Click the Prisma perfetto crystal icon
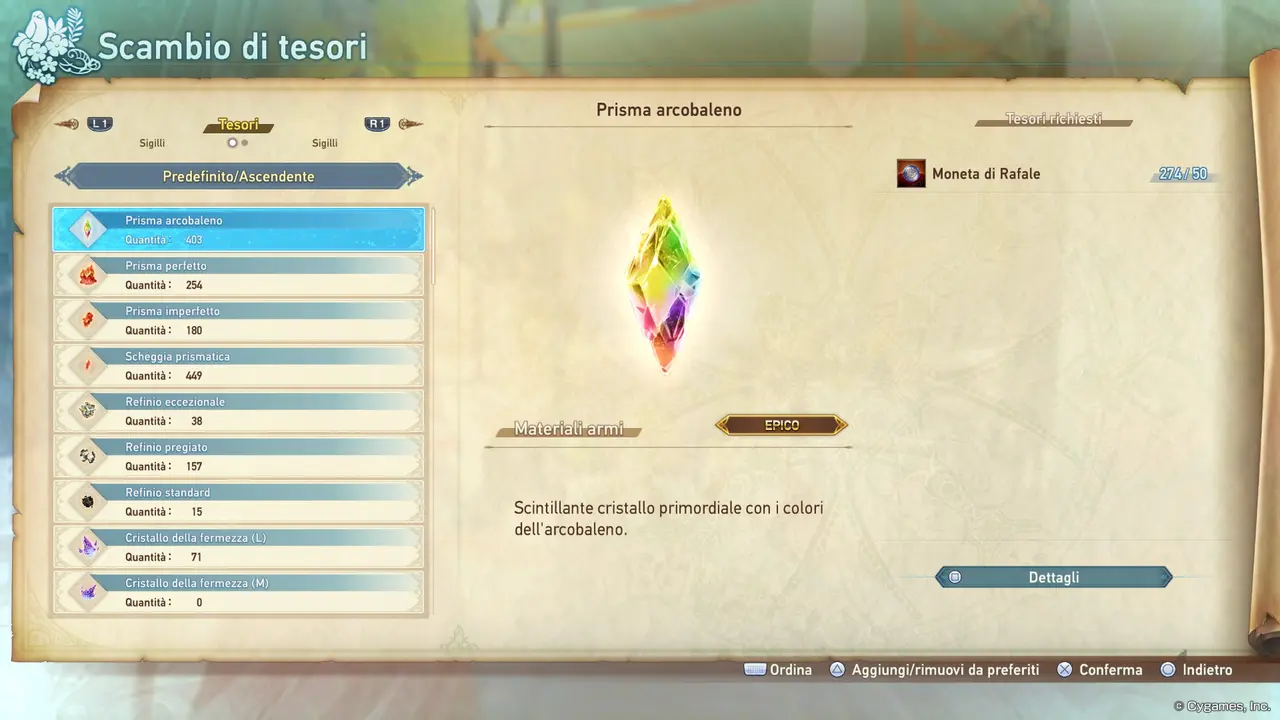The image size is (1280, 720). (x=88, y=274)
